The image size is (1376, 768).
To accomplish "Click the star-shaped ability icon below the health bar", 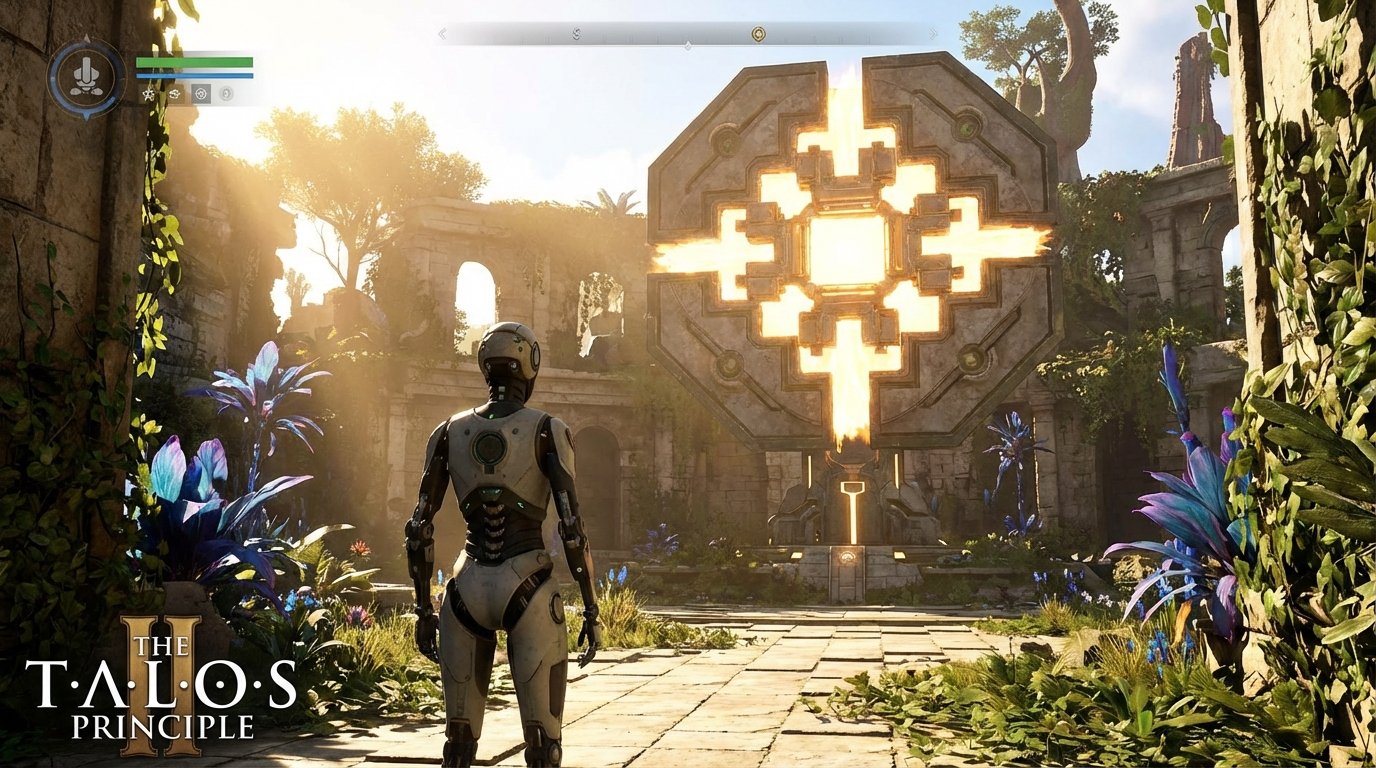I will 148,95.
